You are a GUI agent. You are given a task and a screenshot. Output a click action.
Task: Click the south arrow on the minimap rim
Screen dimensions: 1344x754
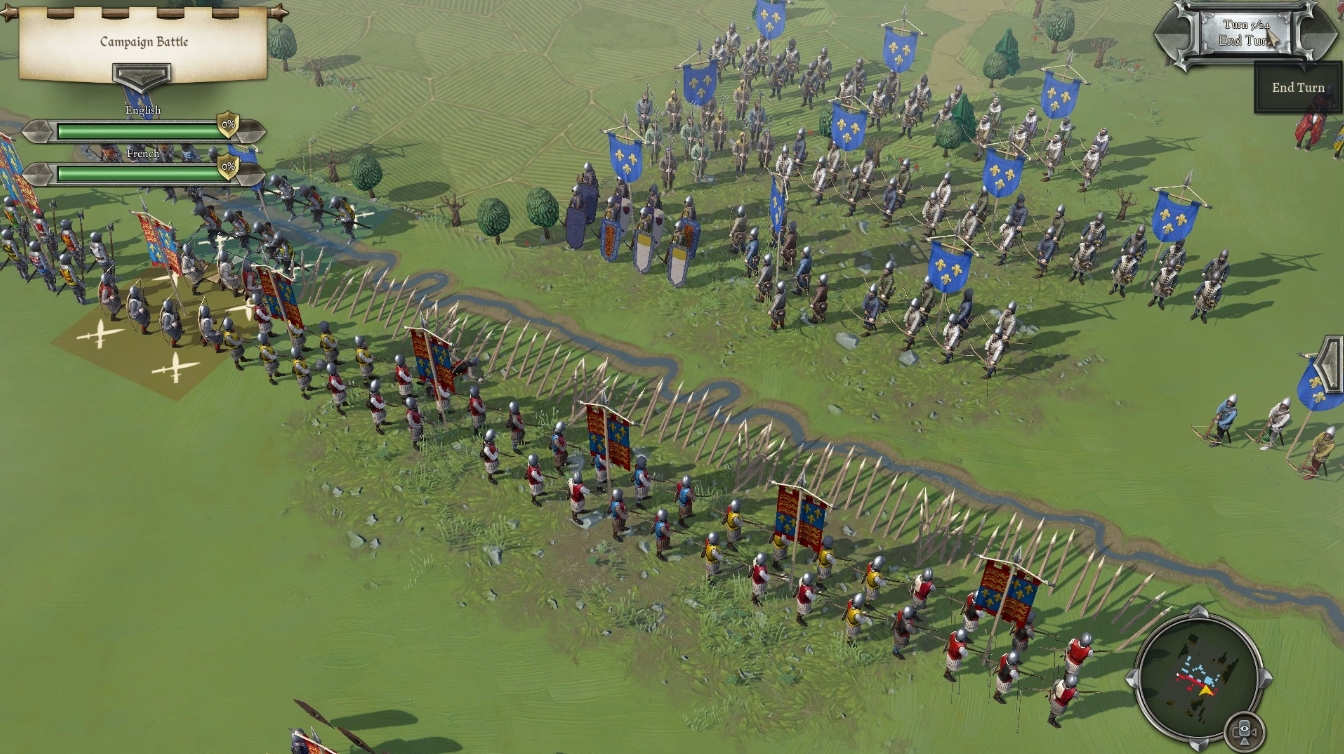1198,746
